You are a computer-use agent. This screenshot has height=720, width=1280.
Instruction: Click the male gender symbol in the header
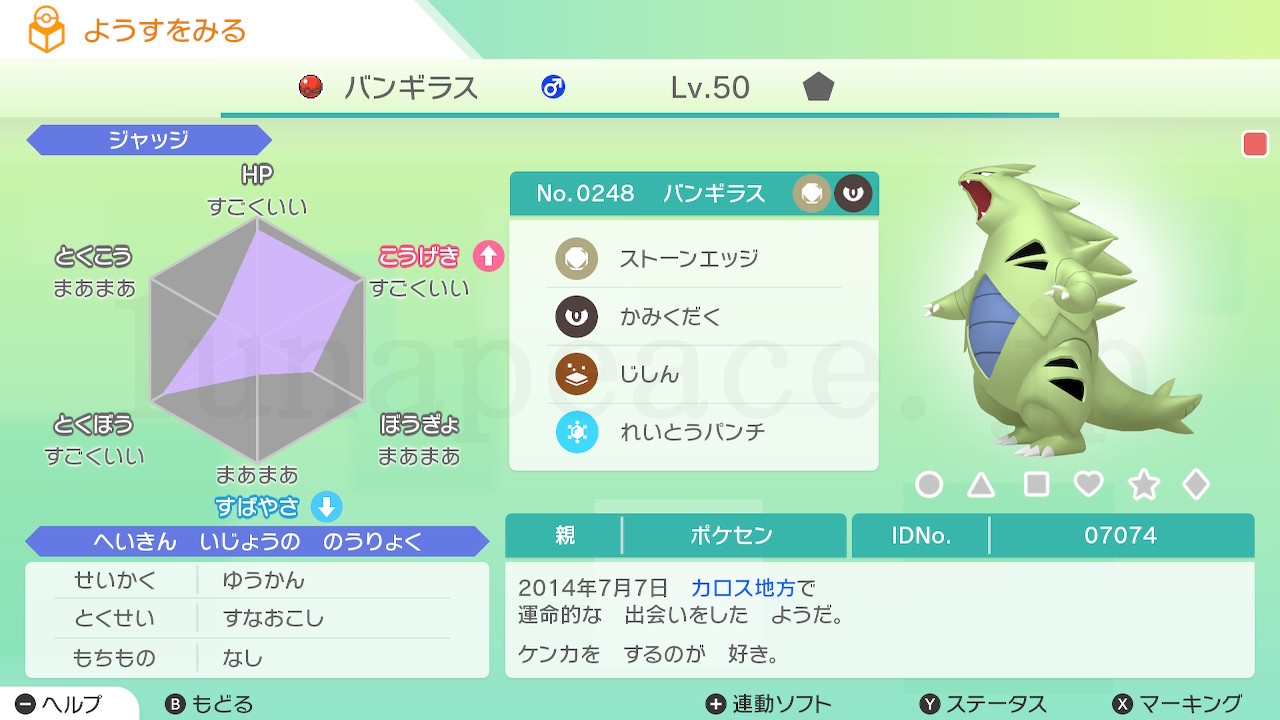[x=553, y=87]
